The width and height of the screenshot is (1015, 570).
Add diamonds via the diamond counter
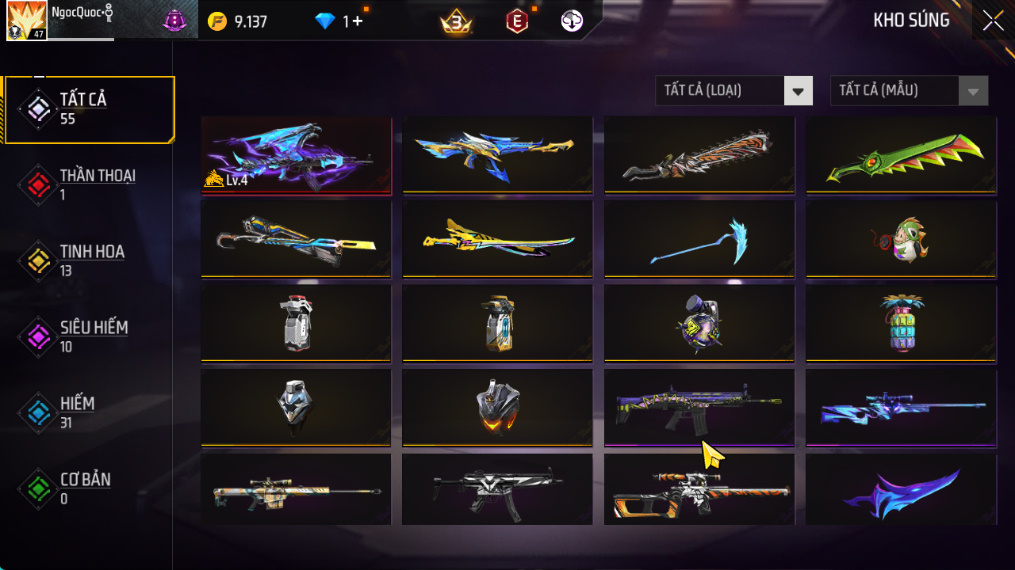coord(352,21)
